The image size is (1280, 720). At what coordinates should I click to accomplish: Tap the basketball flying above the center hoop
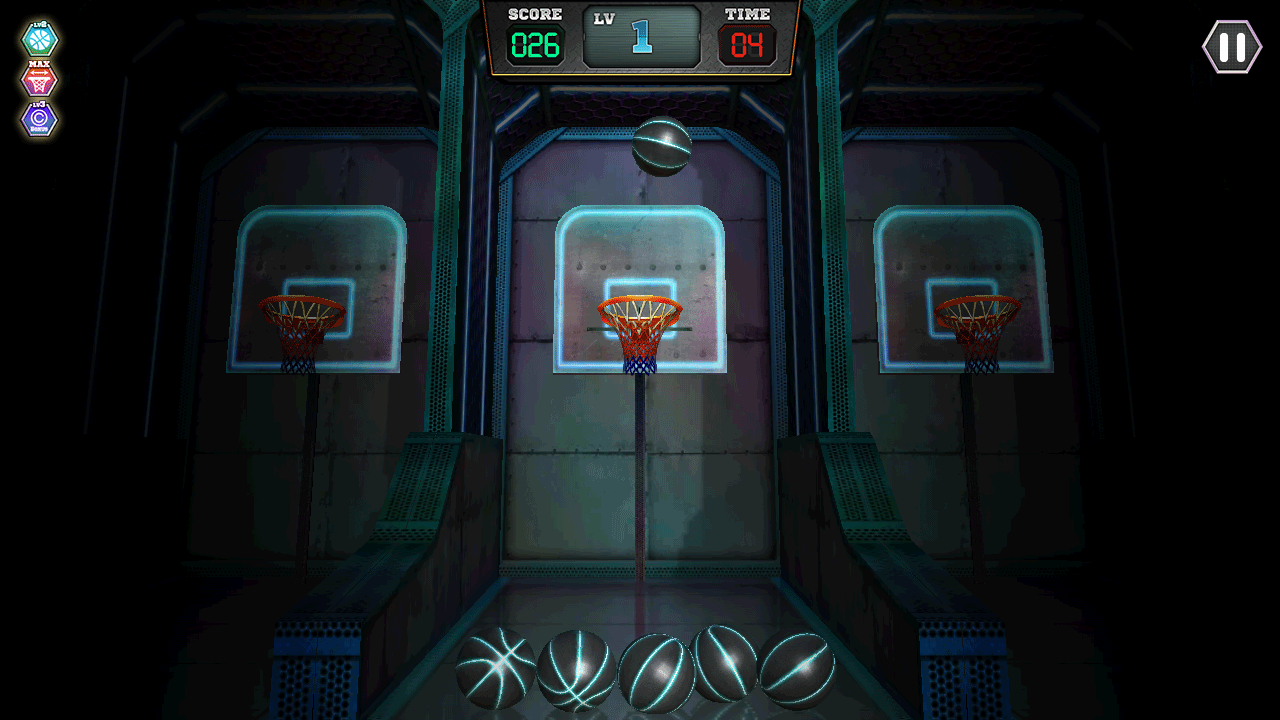click(x=660, y=146)
